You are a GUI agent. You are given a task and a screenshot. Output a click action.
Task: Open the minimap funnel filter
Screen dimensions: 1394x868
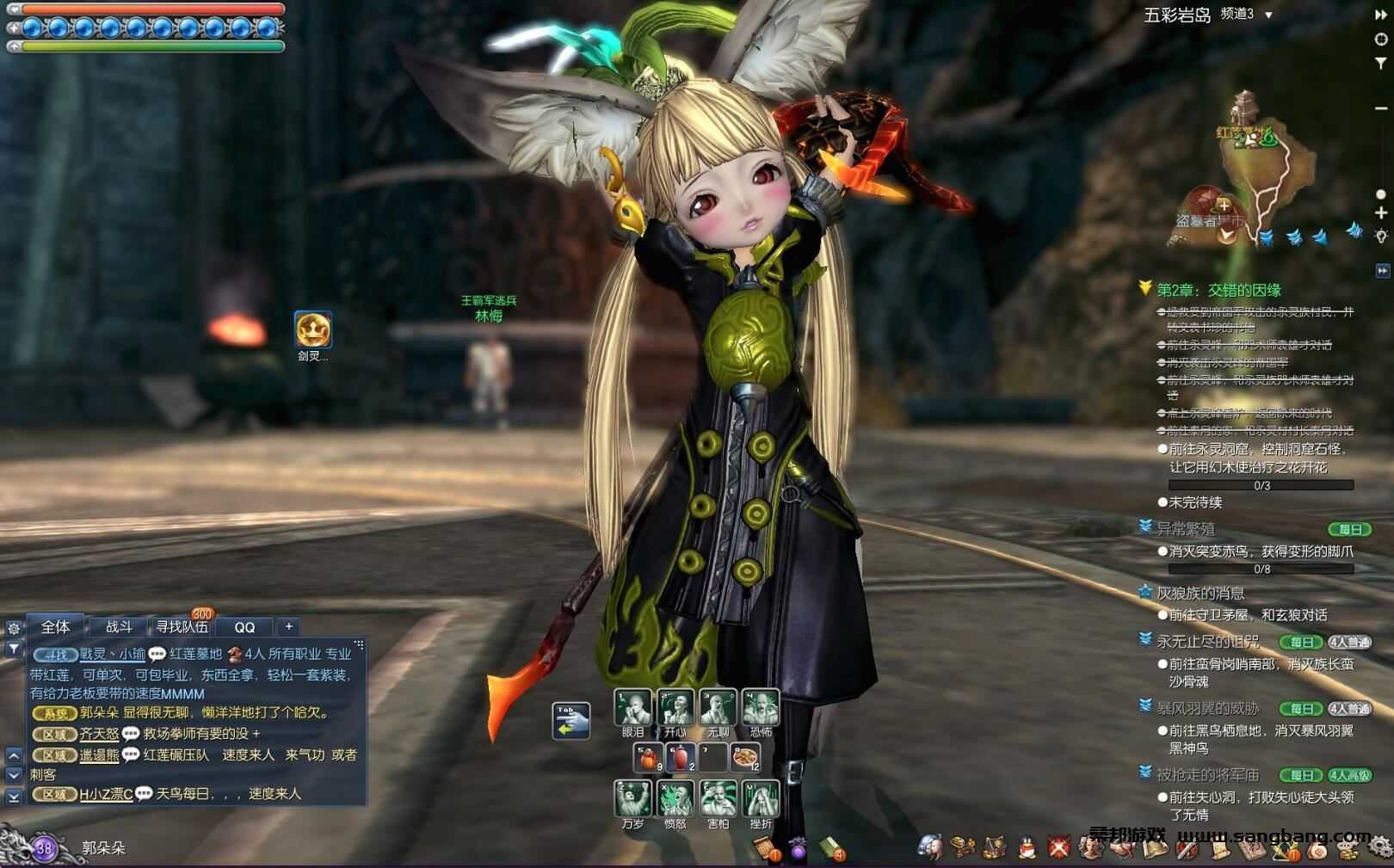[1381, 63]
